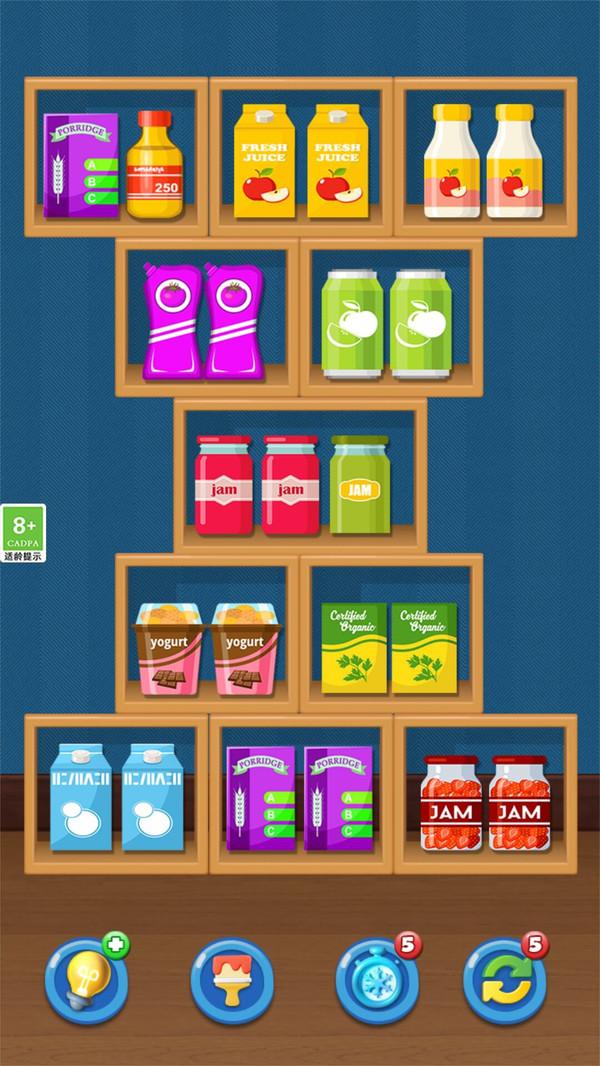Activate the paintbrush booster
The width and height of the screenshot is (600, 1066).
click(x=231, y=980)
